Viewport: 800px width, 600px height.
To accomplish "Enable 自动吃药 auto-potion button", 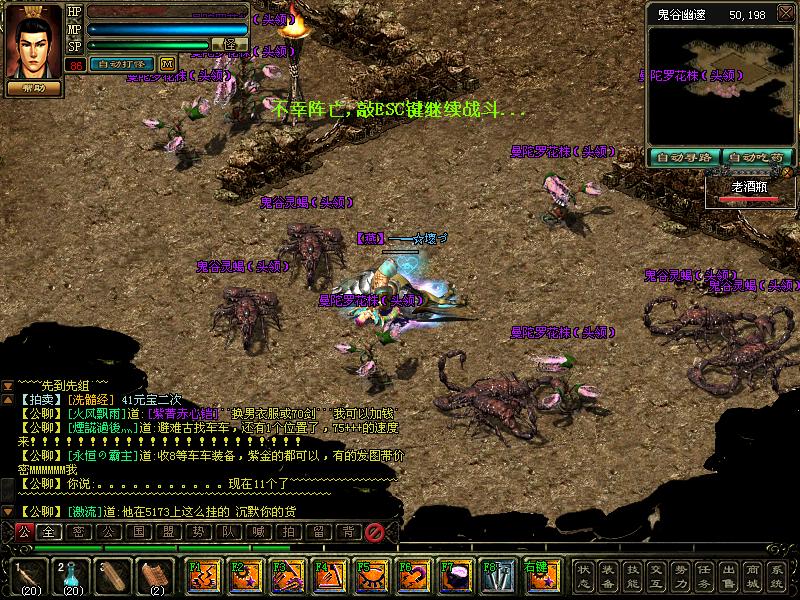I will click(x=757, y=157).
